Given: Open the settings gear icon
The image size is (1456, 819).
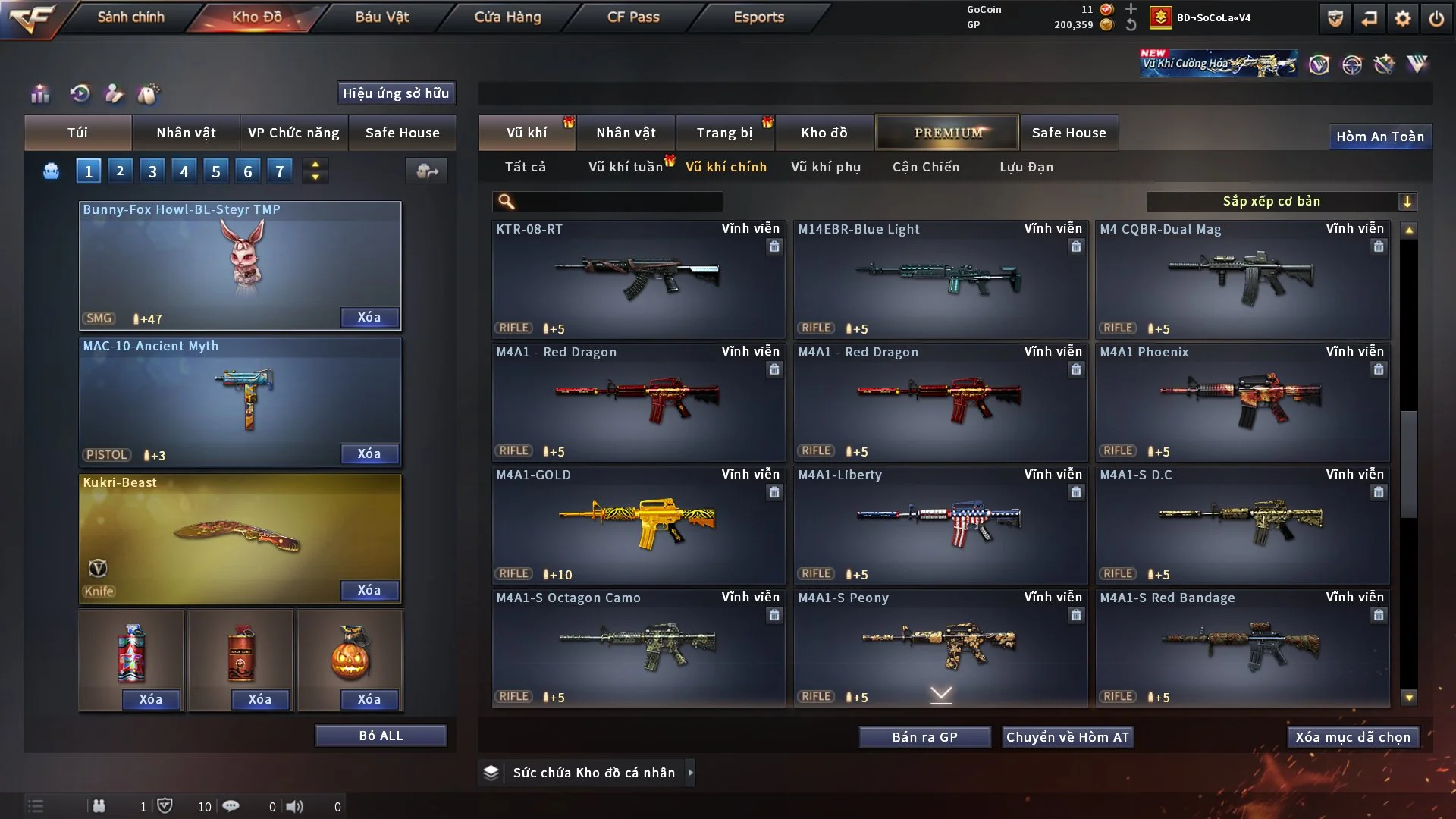Looking at the screenshot, I should tap(1404, 17).
